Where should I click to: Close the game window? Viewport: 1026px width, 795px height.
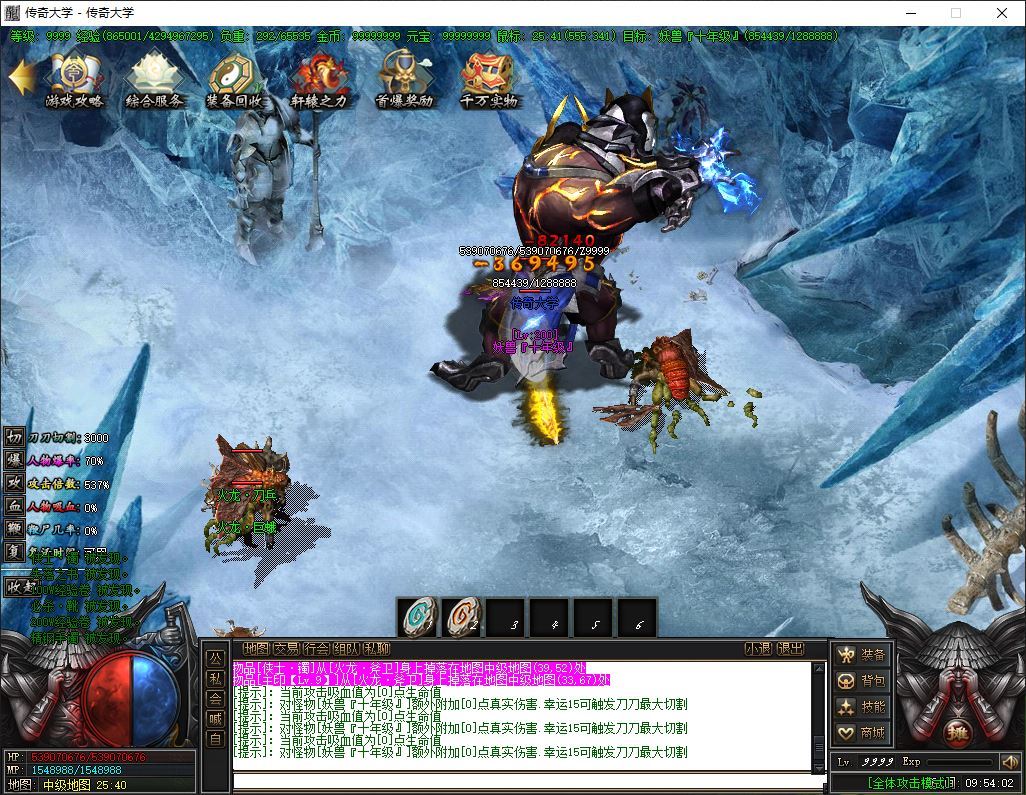pyautogui.click(x=1002, y=13)
